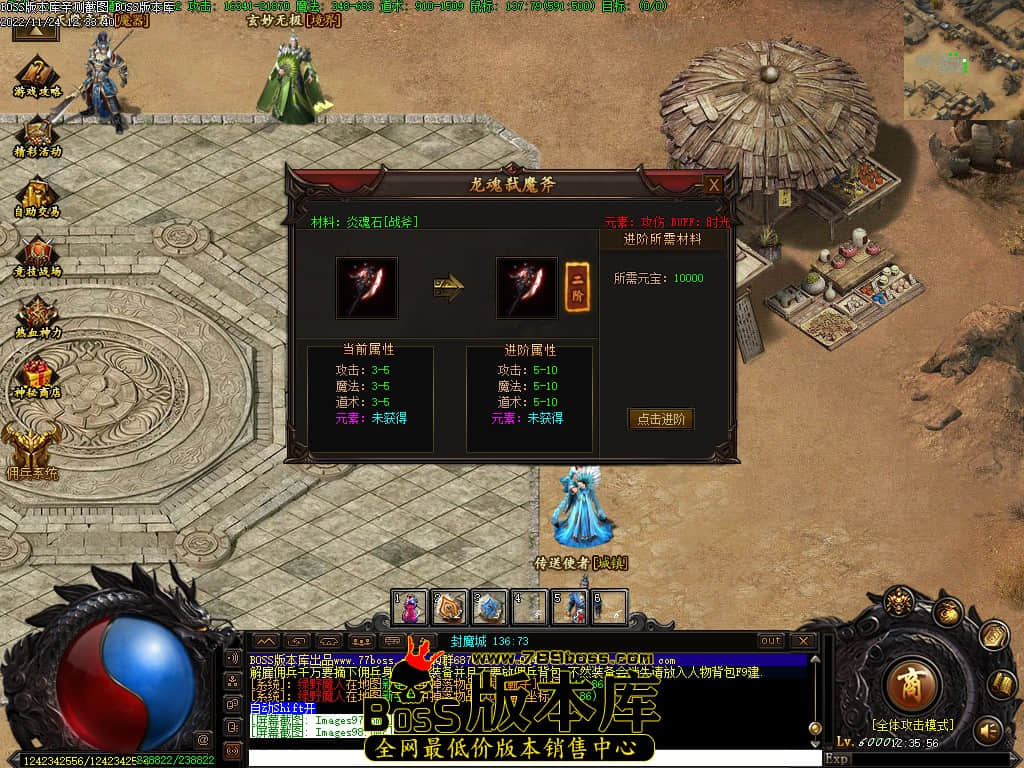This screenshot has height=768, width=1024.
Task: Use the blue item in hotbar slot 3
Action: (x=489, y=606)
